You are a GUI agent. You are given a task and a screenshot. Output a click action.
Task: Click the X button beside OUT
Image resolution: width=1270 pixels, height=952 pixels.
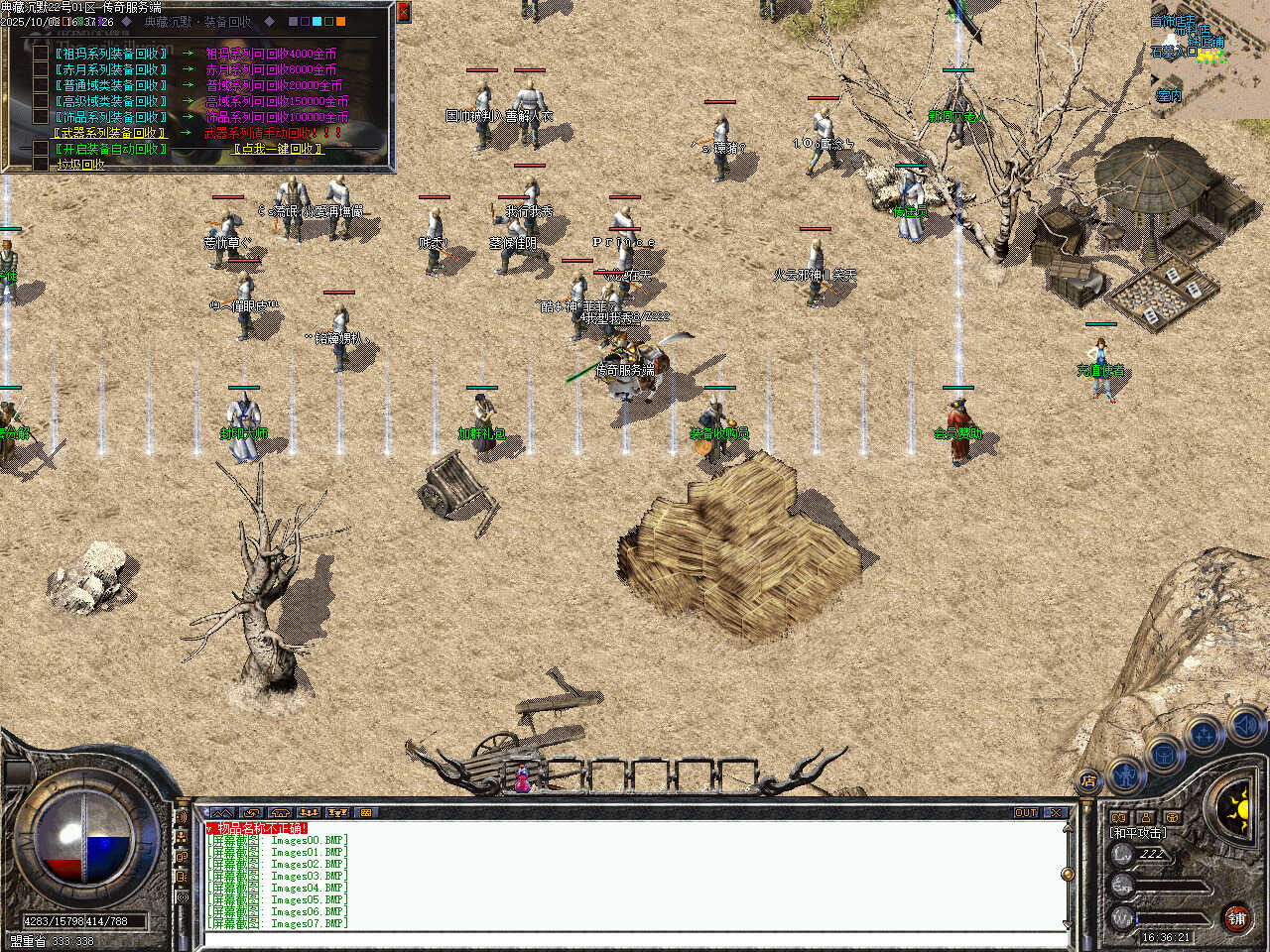1056,813
